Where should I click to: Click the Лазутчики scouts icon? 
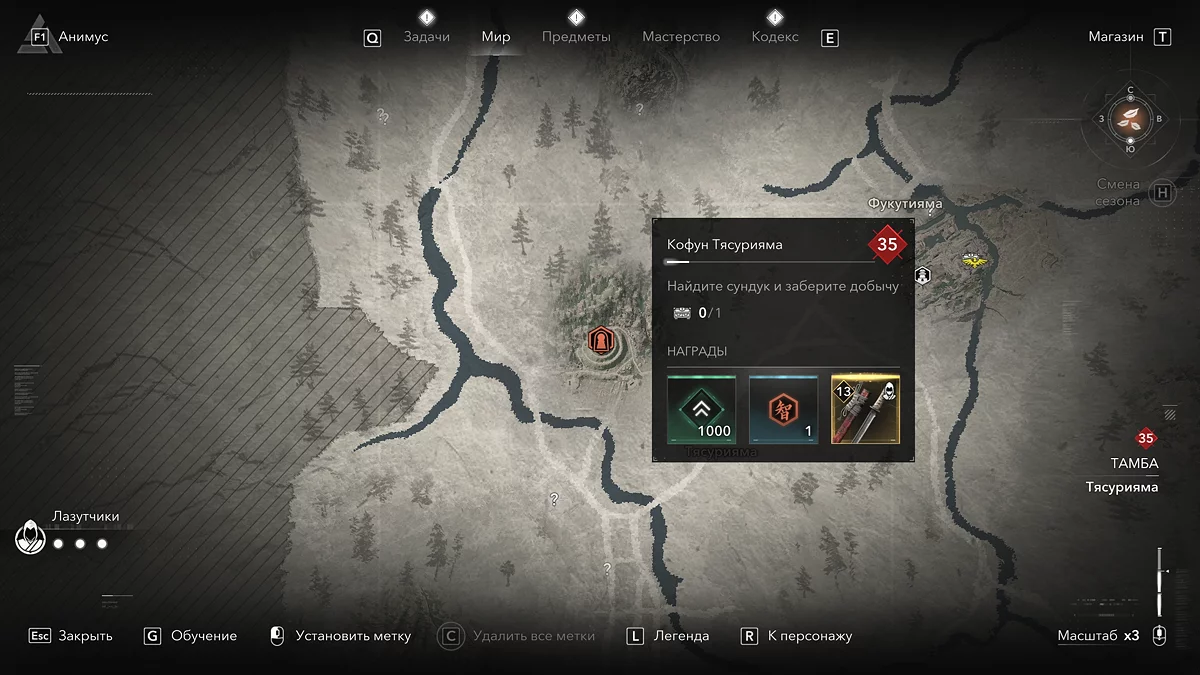30,539
